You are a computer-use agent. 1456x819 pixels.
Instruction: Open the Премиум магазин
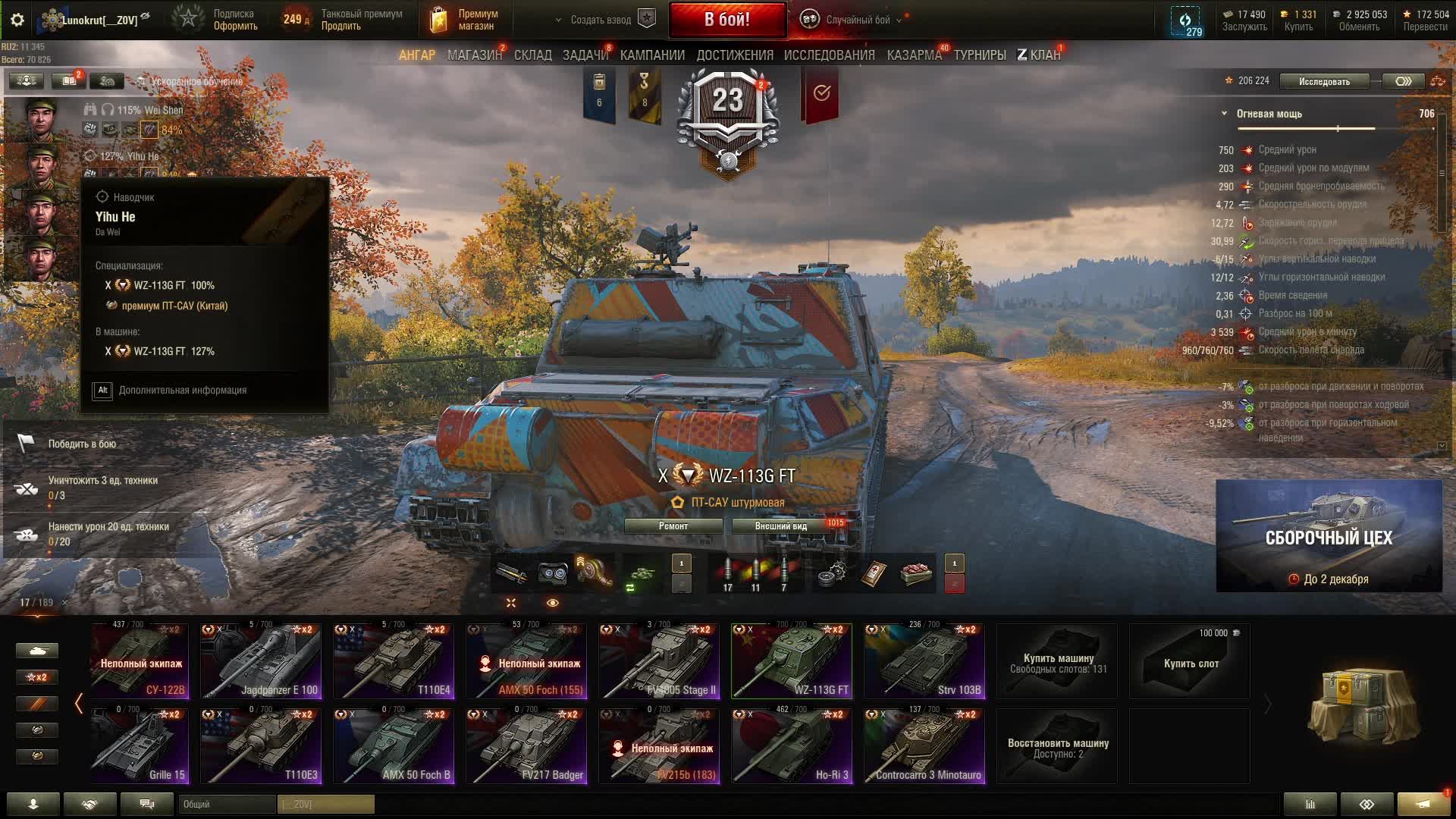click(464, 20)
